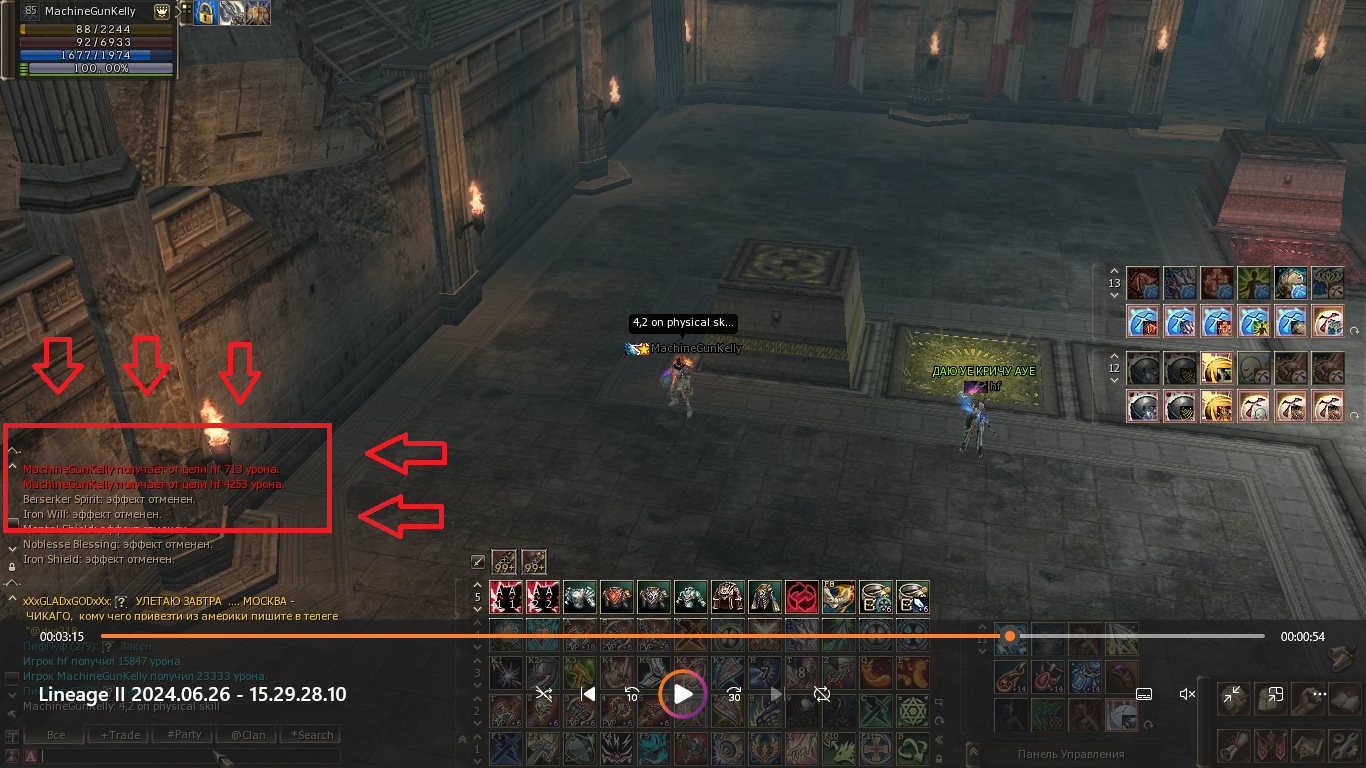Toggle the subtitles control in the player
This screenshot has height=768, width=1366.
click(x=1144, y=694)
